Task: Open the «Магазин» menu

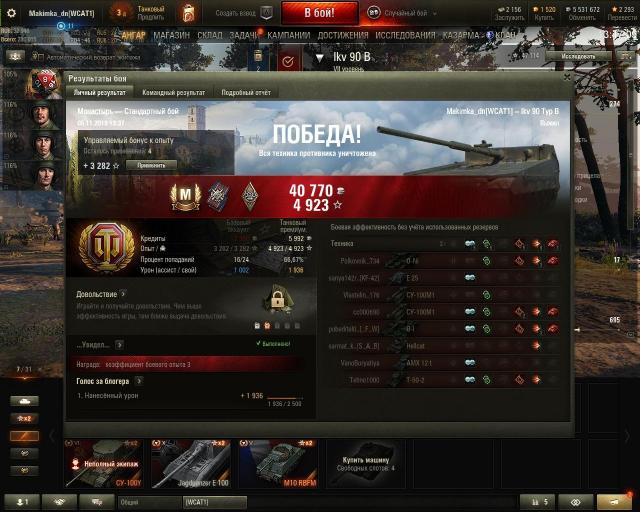Action: tap(172, 34)
